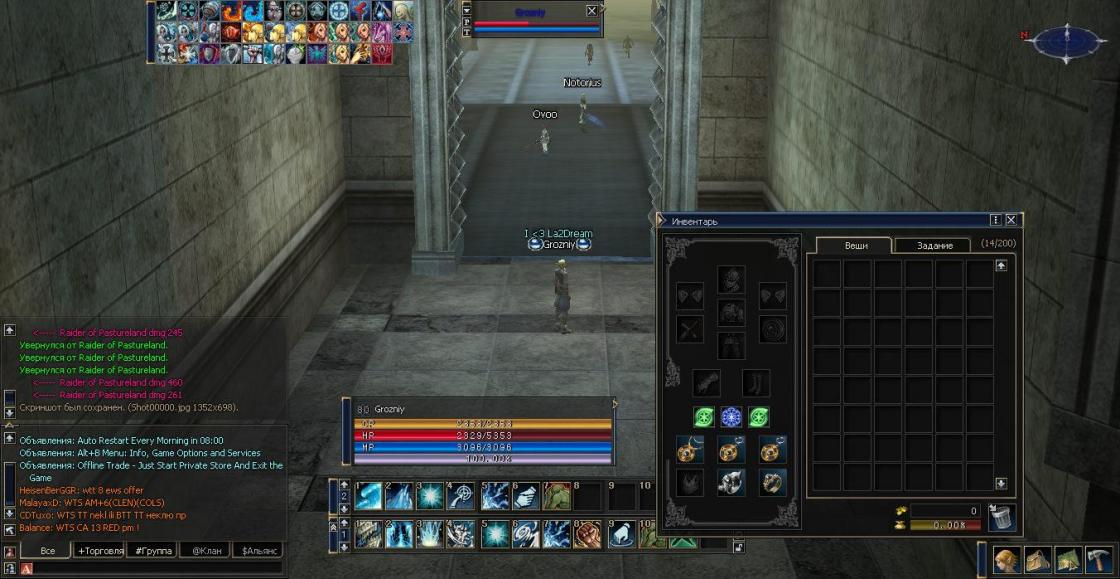Select the Вещи inventory tab
Image resolution: width=1120 pixels, height=579 pixels.
[x=855, y=245]
